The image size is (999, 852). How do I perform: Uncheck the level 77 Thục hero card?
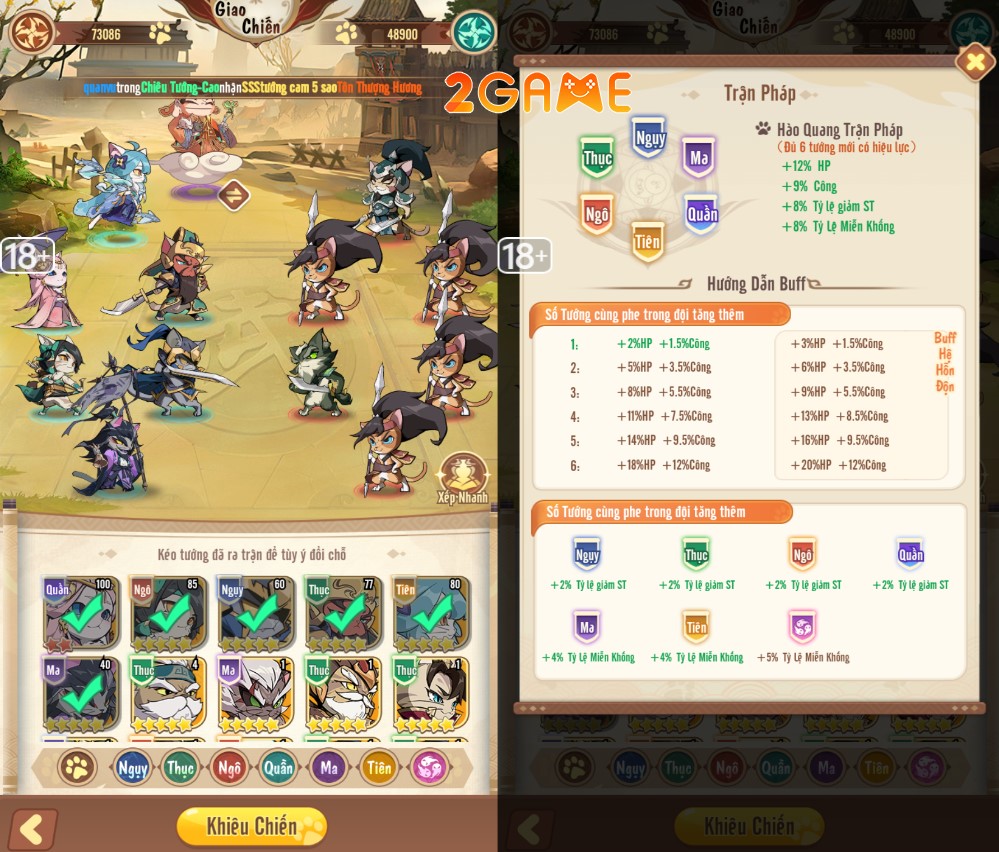[x=342, y=614]
